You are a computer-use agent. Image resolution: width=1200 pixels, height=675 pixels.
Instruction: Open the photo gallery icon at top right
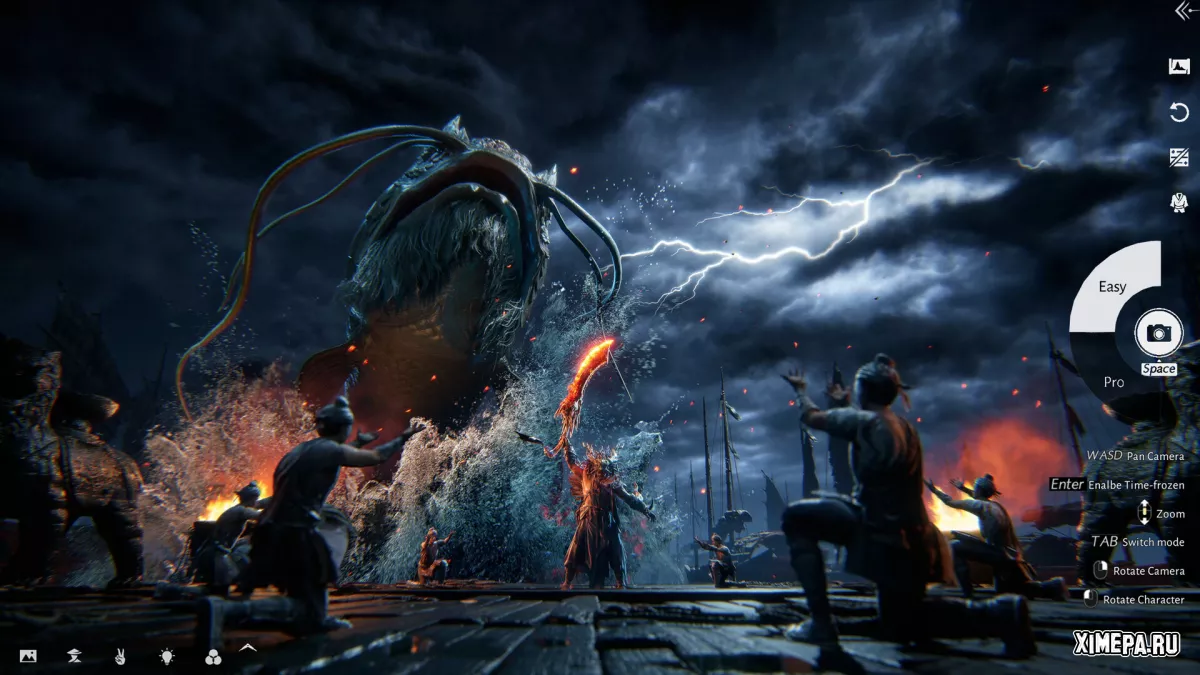point(1179,66)
